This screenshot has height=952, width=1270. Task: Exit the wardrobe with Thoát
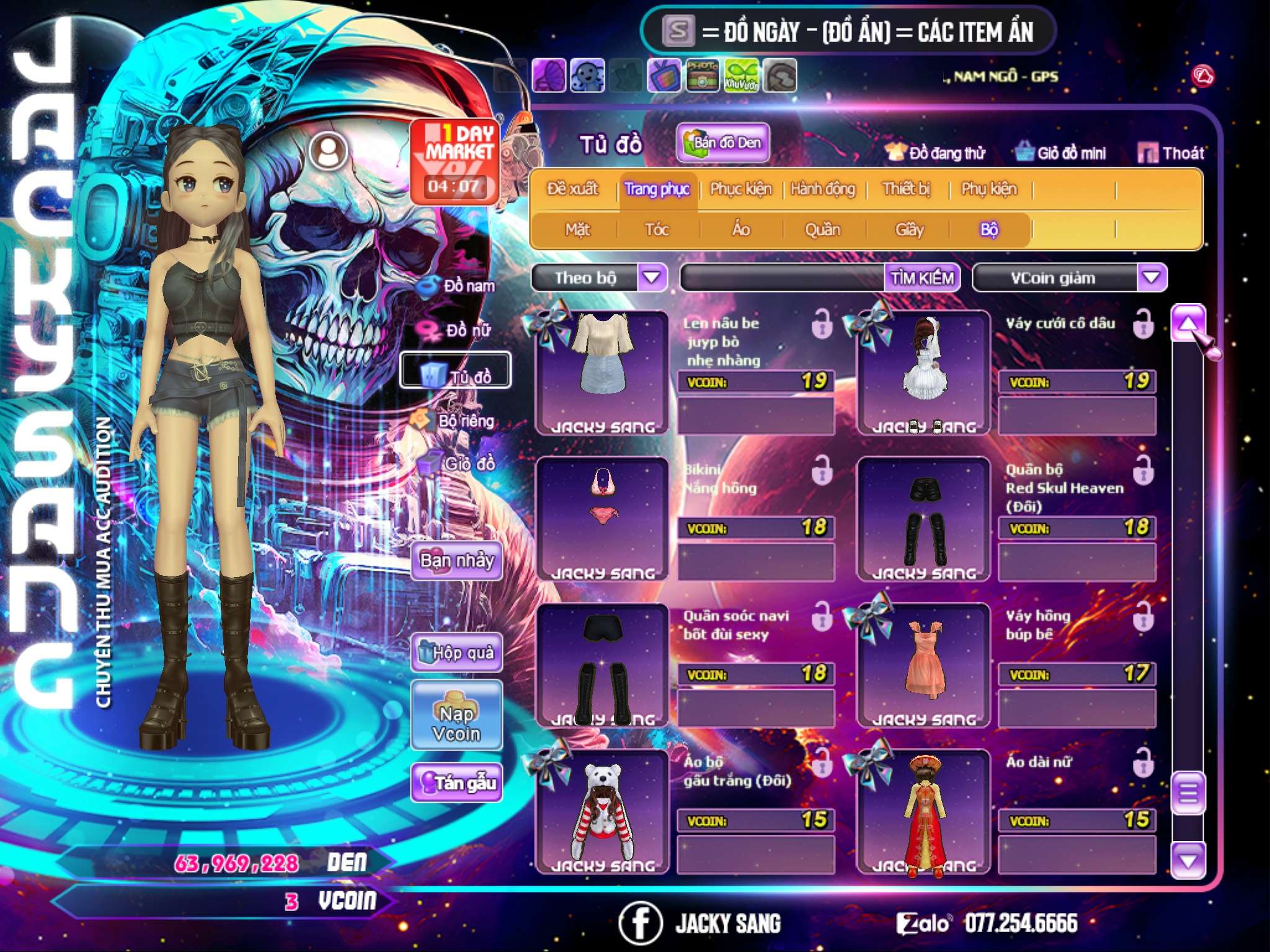[1171, 153]
